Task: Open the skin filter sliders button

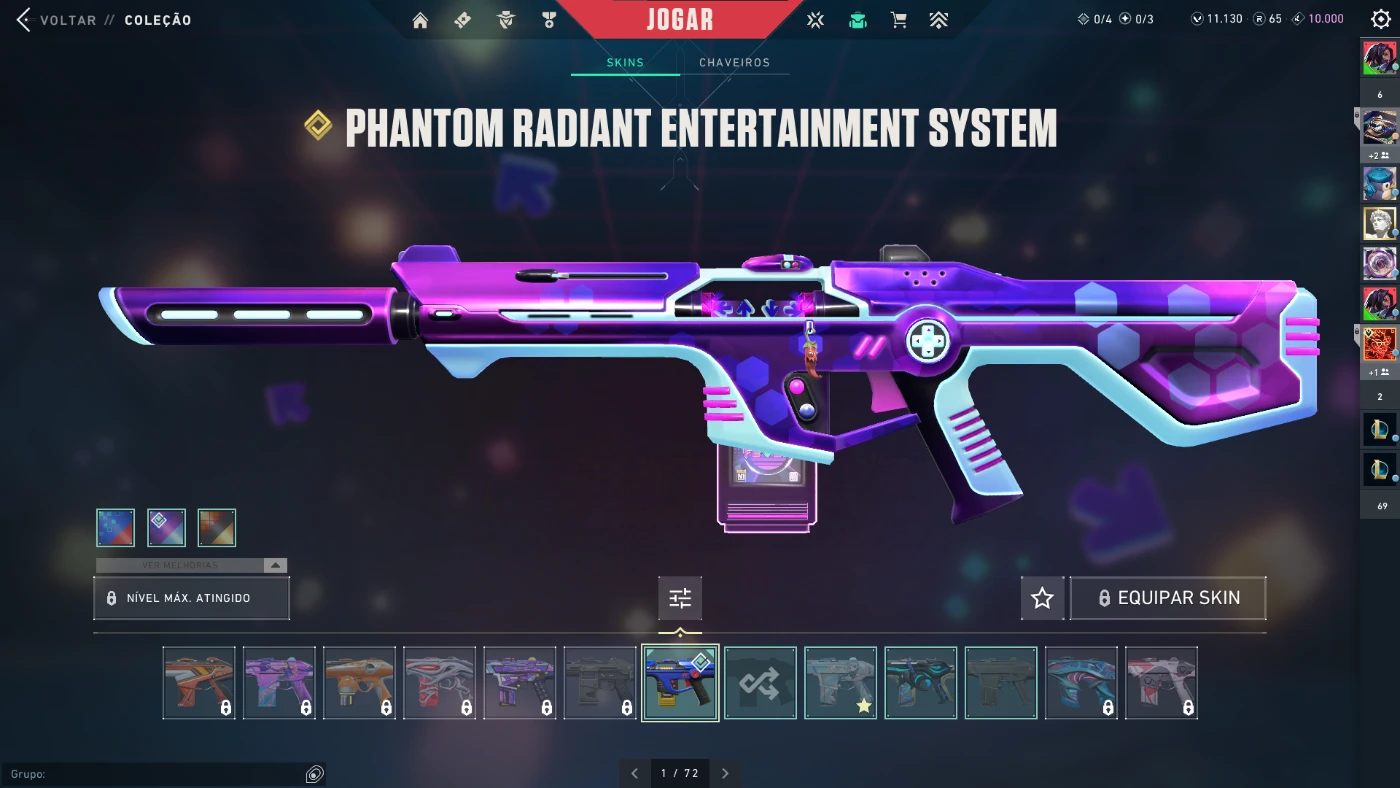Action: (x=680, y=598)
